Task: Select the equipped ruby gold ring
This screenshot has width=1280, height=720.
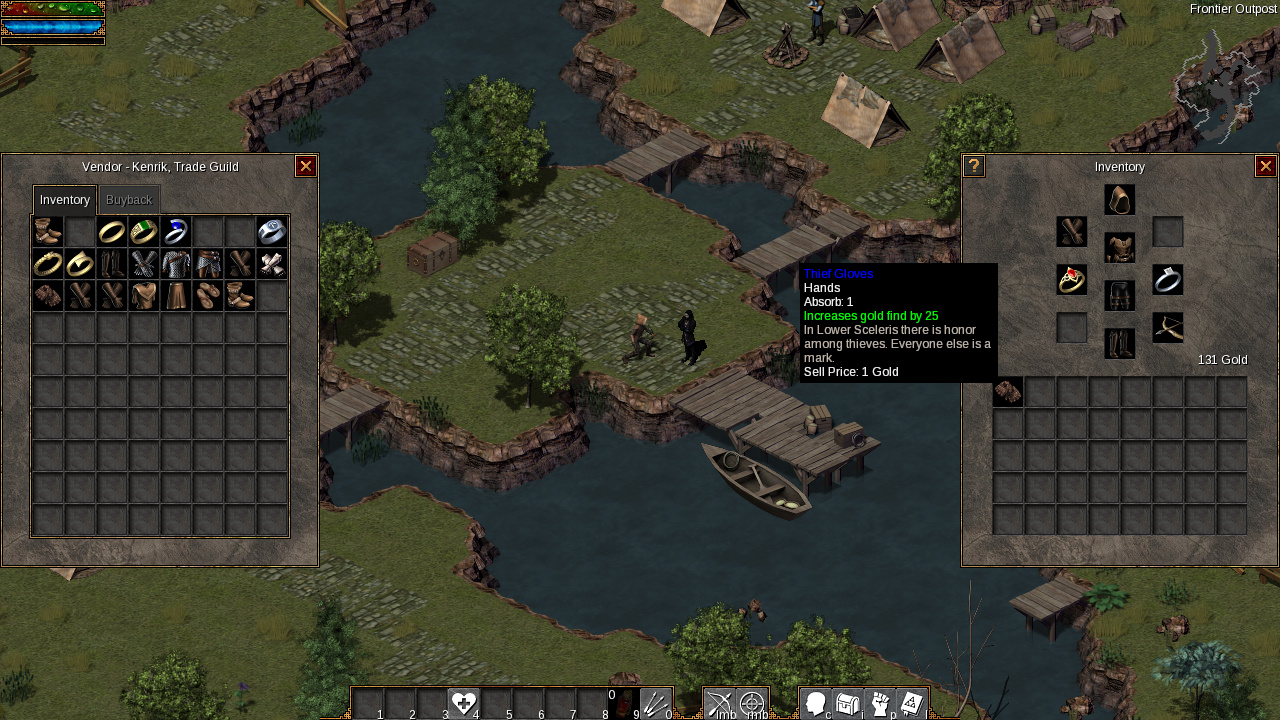Action: pyautogui.click(x=1072, y=280)
